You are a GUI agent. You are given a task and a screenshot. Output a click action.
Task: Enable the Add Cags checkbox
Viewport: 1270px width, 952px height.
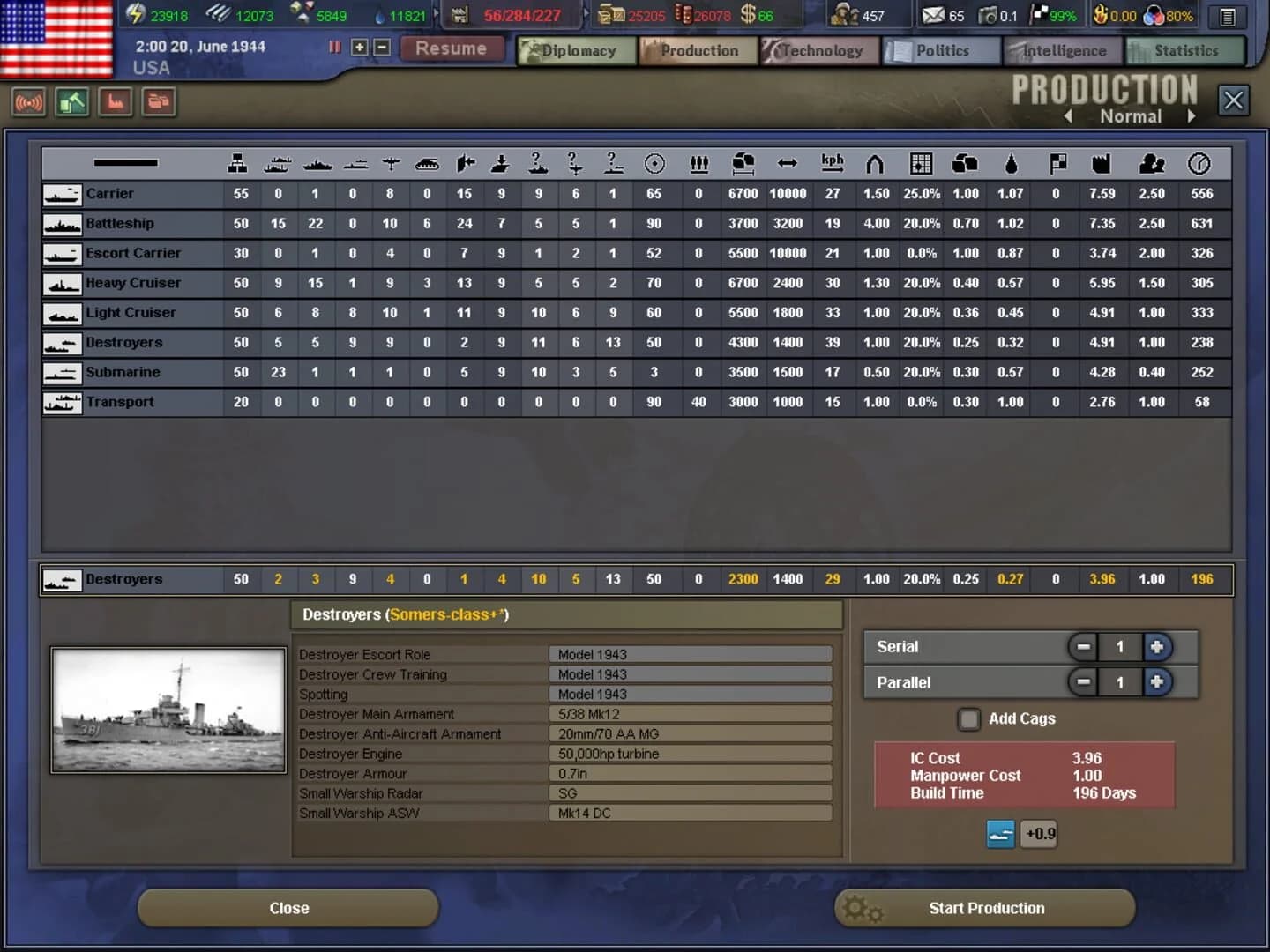point(968,719)
